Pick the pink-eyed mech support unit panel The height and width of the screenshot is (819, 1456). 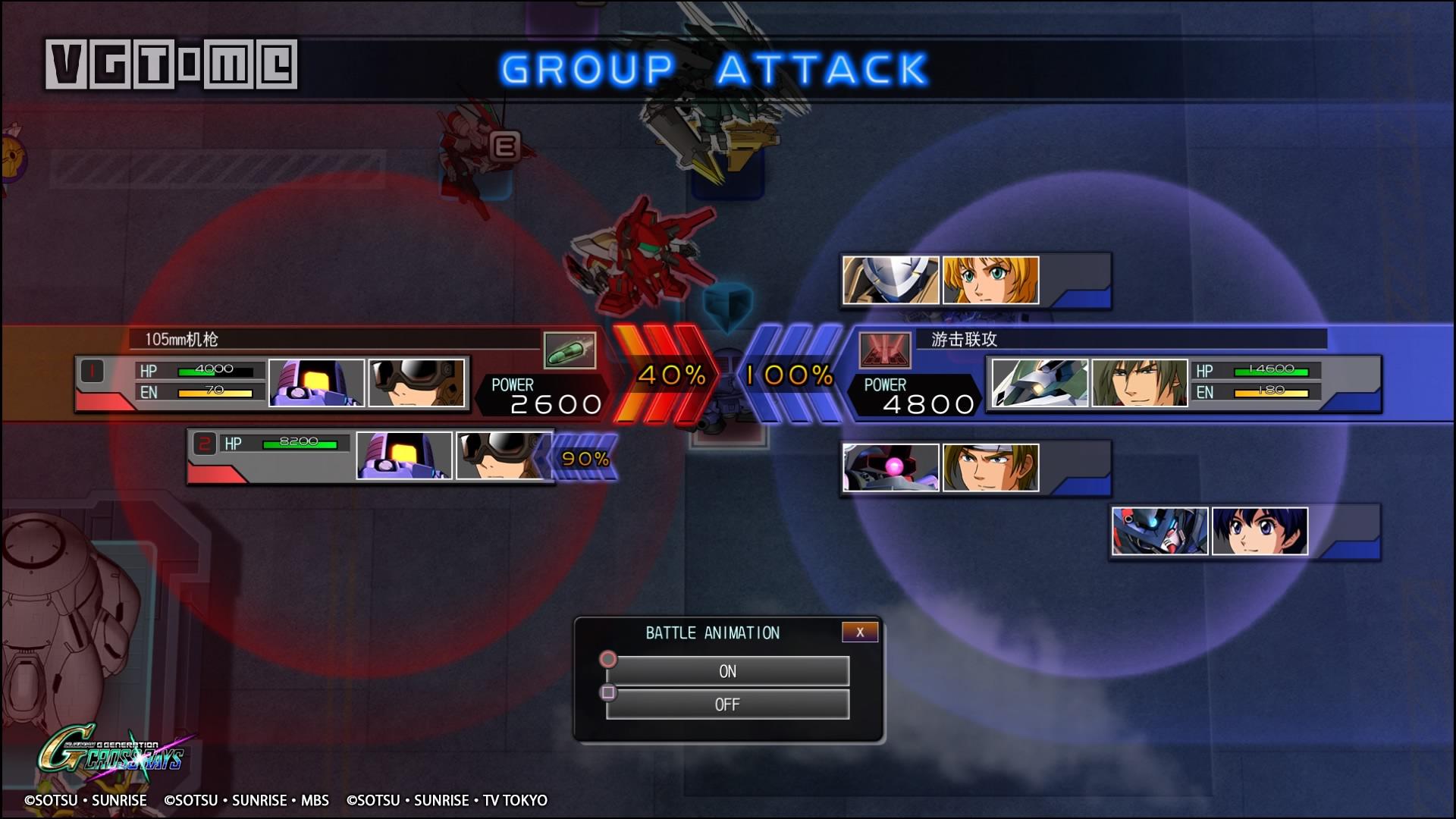(975, 468)
